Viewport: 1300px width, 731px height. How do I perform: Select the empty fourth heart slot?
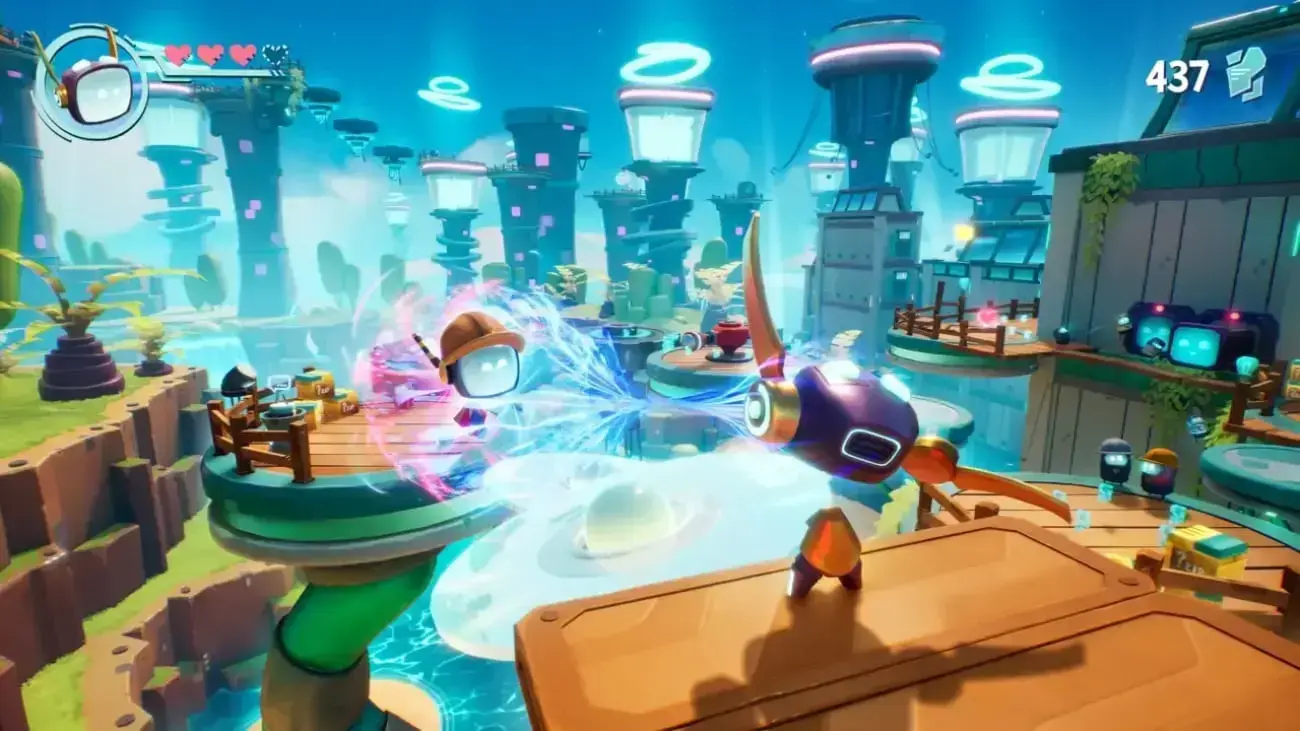(x=276, y=54)
